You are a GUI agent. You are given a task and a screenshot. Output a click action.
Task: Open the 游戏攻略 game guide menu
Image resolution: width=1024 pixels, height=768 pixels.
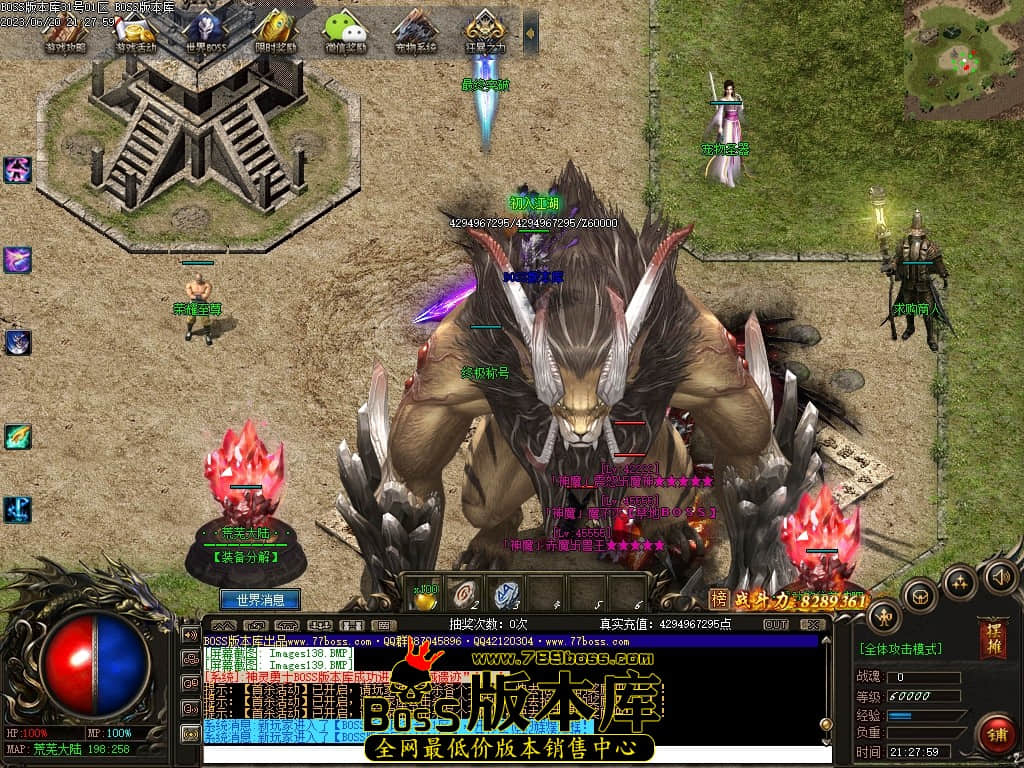[66, 31]
